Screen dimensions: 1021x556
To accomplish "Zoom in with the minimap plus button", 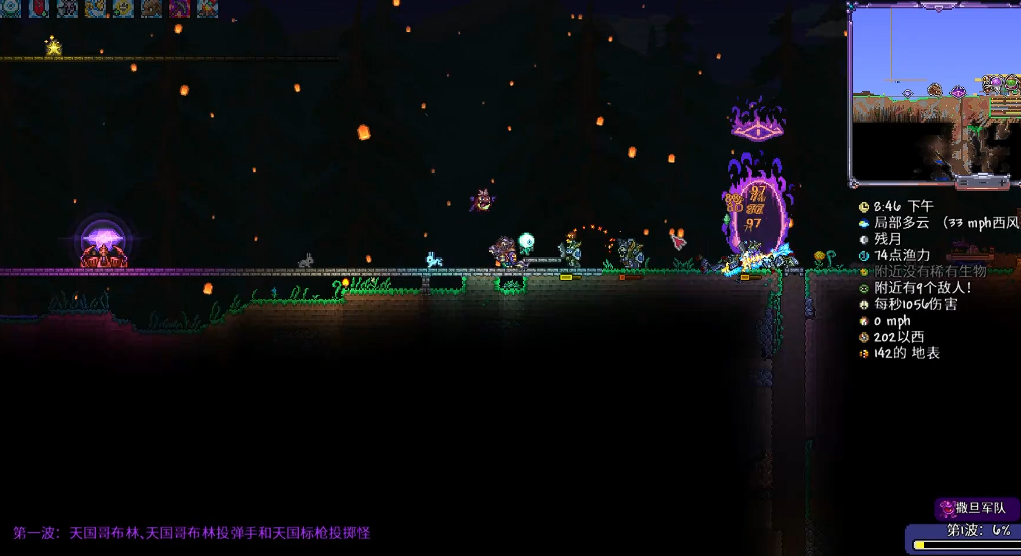I will pyautogui.click(x=1002, y=182).
